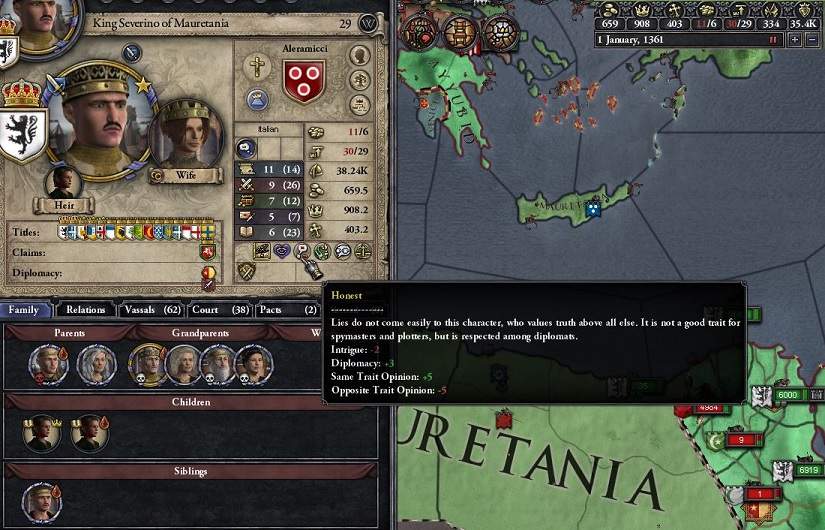Select the sibling portrait under Siblings

tap(42, 502)
